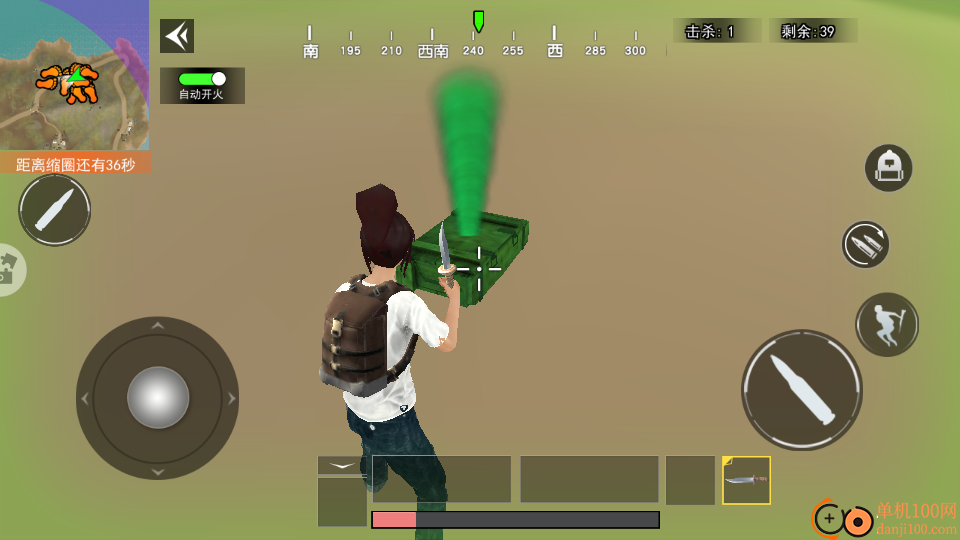Viewport: 960px width, 540px height.
Task: Toggle the 自动开火 auto-fire switch
Action: coord(202,79)
